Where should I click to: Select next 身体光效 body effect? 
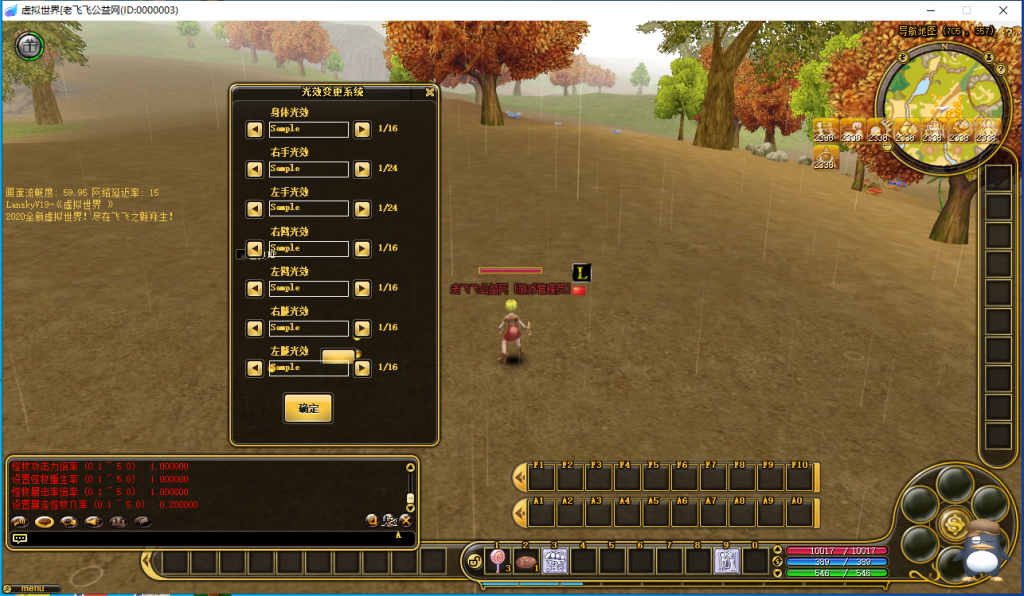[x=362, y=129]
